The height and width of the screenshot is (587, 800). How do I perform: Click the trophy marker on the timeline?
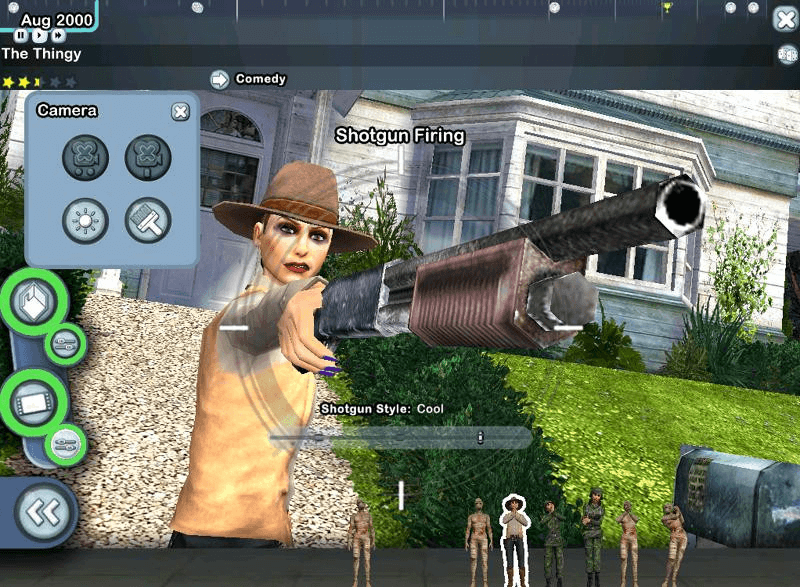668,7
